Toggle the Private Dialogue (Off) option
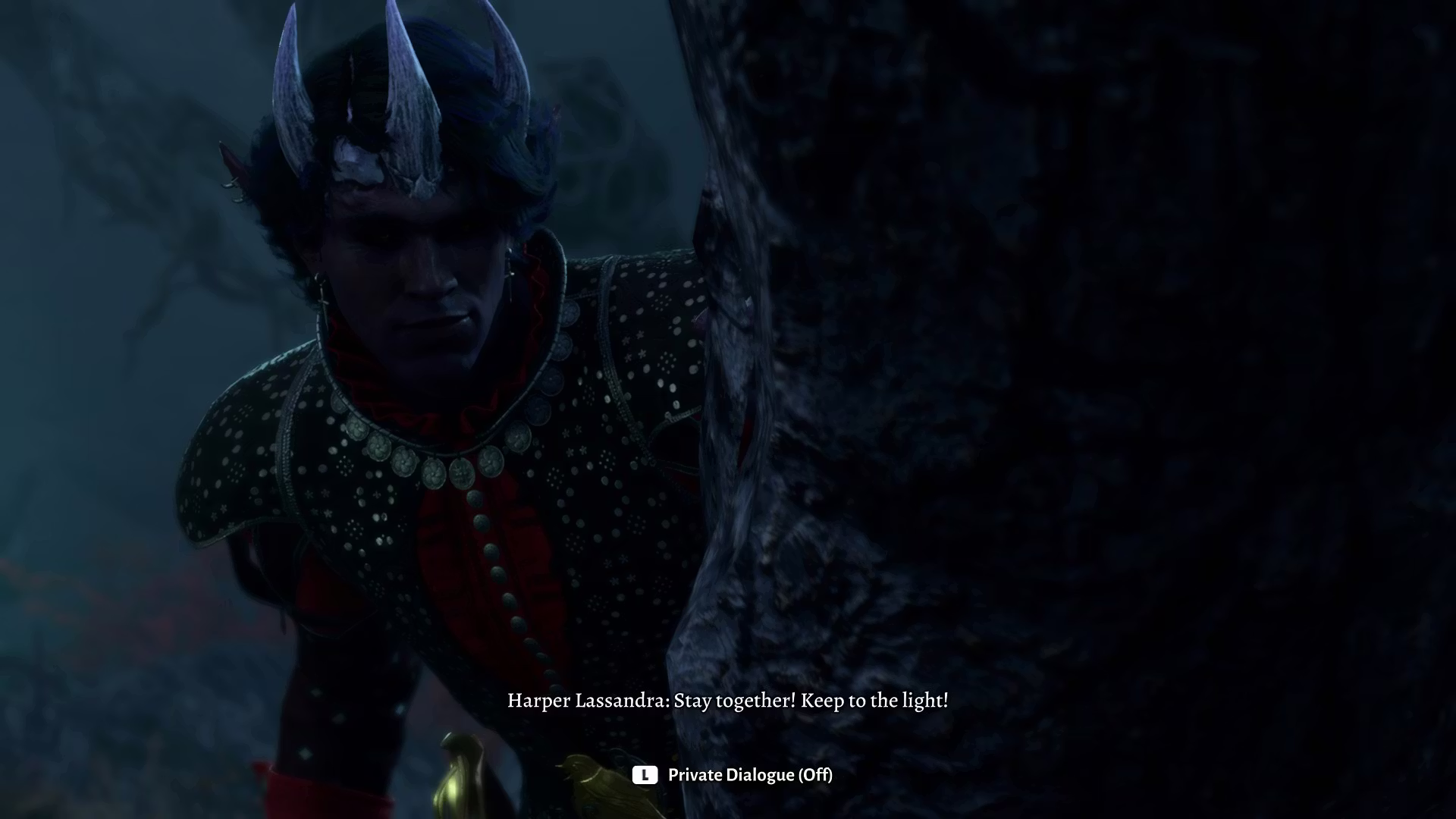This screenshot has width=1456, height=819. [733, 775]
